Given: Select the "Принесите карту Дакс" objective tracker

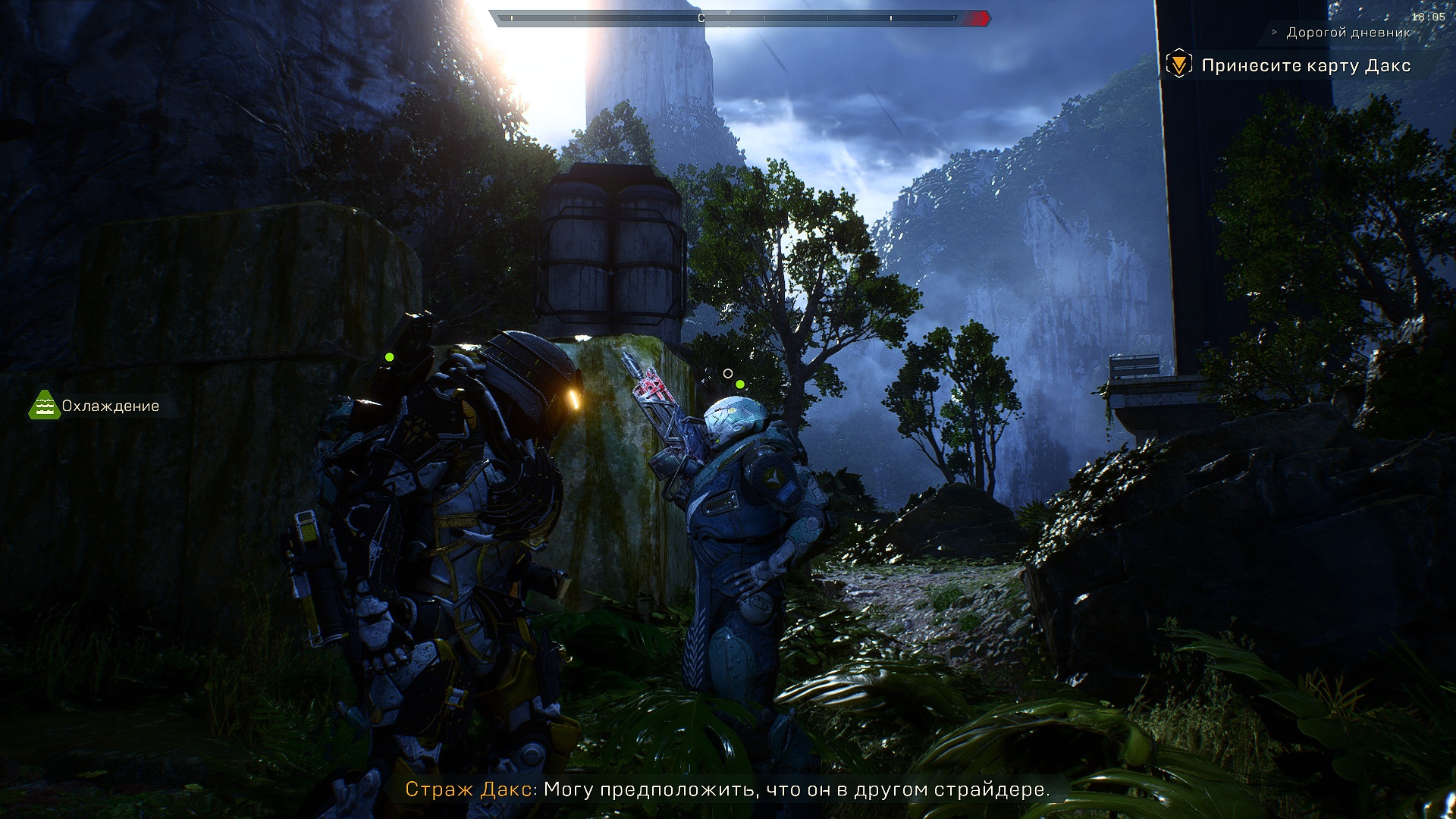Looking at the screenshot, I should coord(1304,65).
